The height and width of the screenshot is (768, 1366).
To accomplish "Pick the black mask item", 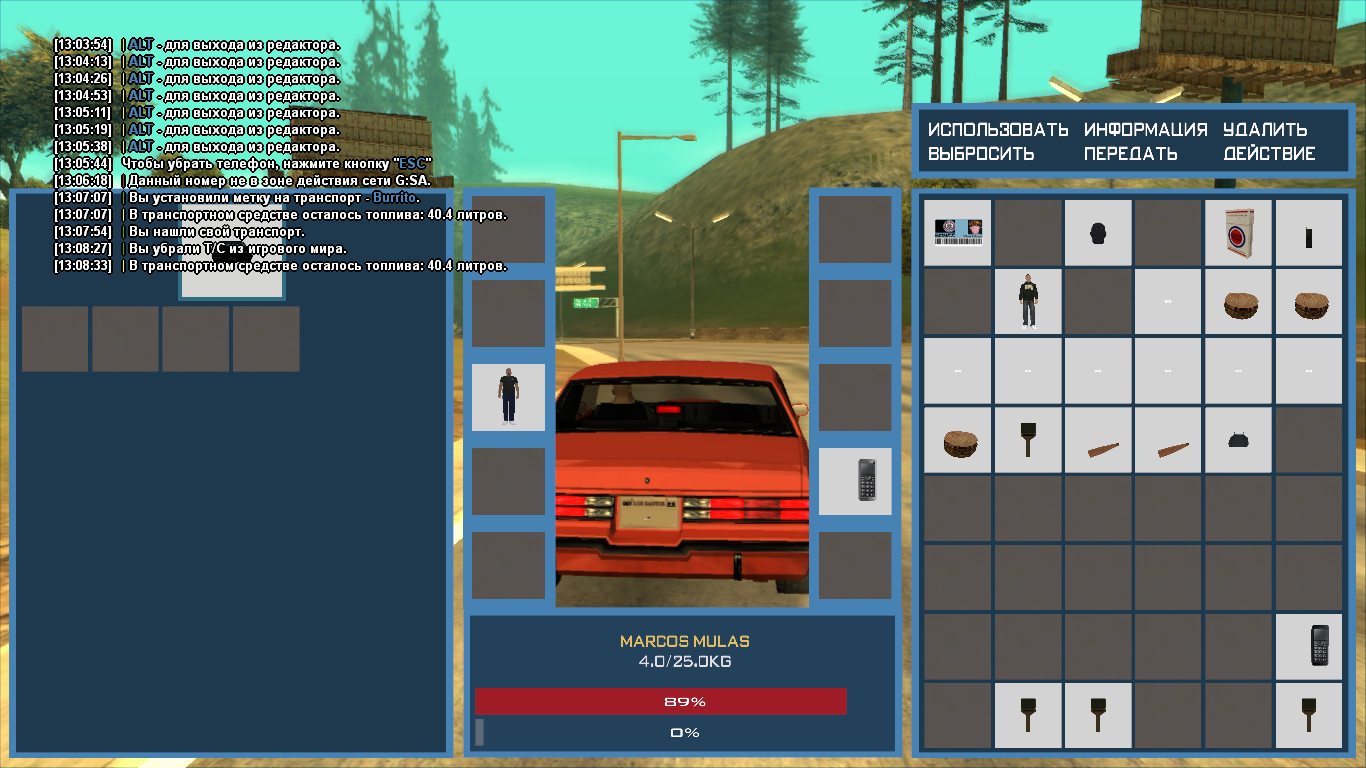I will (1097, 232).
